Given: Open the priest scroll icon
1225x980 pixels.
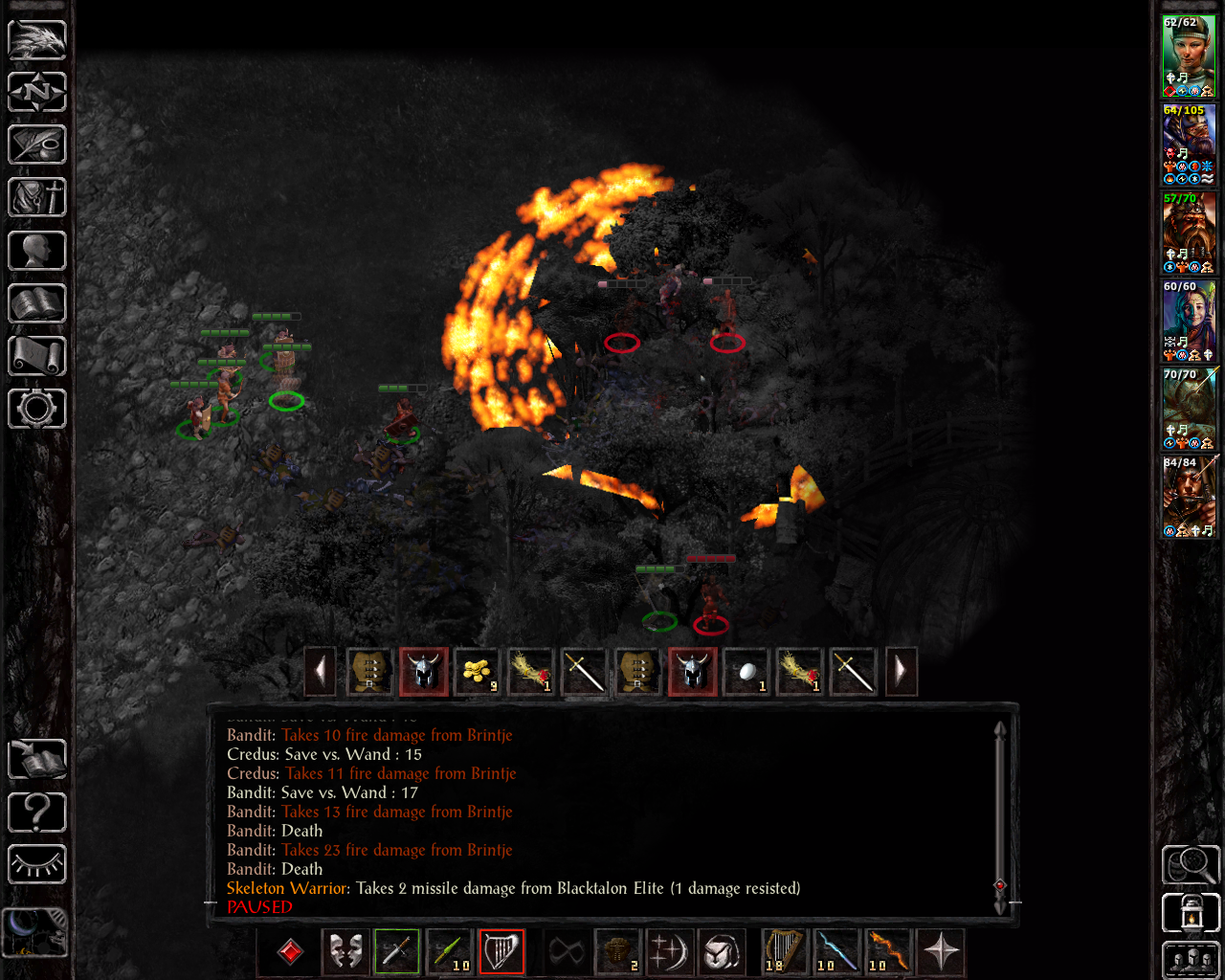Looking at the screenshot, I should (x=37, y=356).
